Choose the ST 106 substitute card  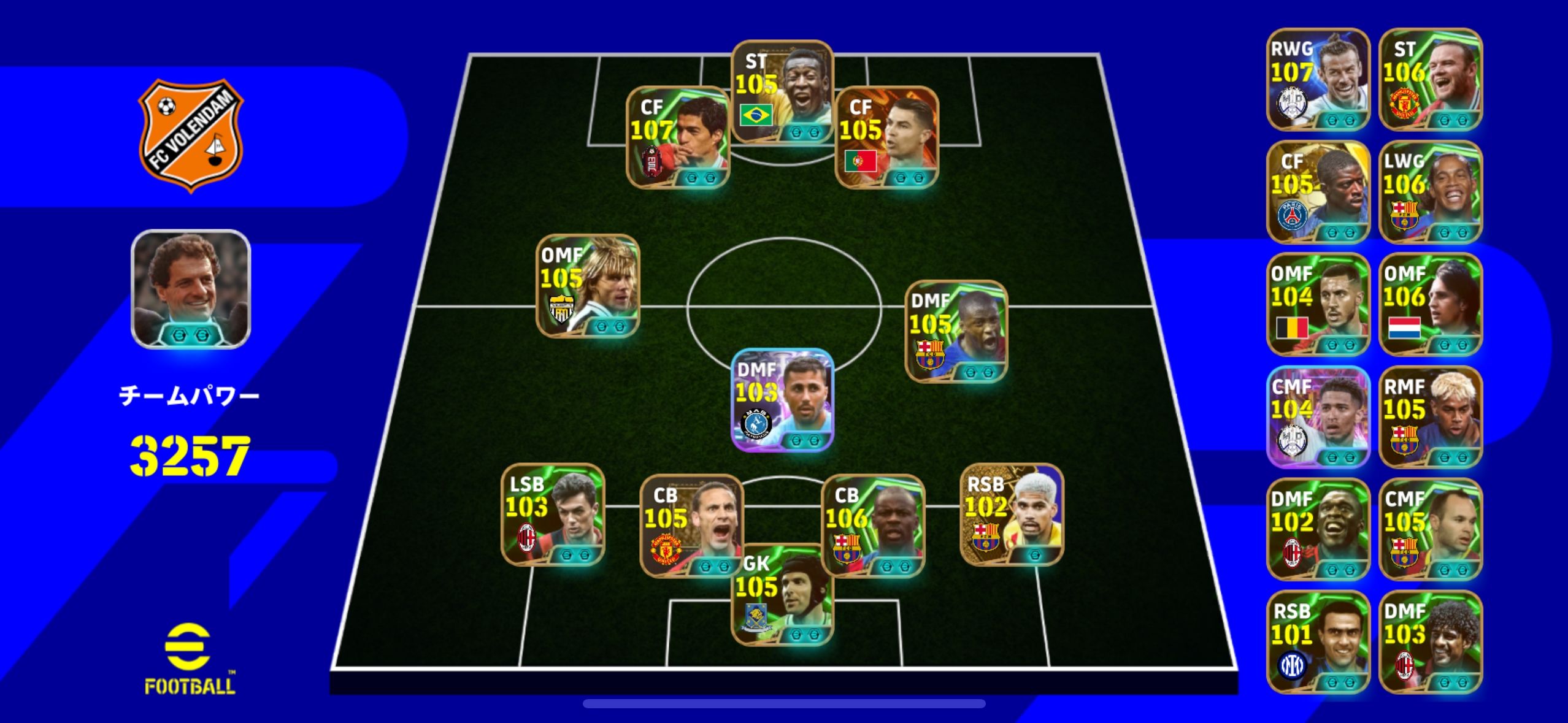click(1430, 79)
